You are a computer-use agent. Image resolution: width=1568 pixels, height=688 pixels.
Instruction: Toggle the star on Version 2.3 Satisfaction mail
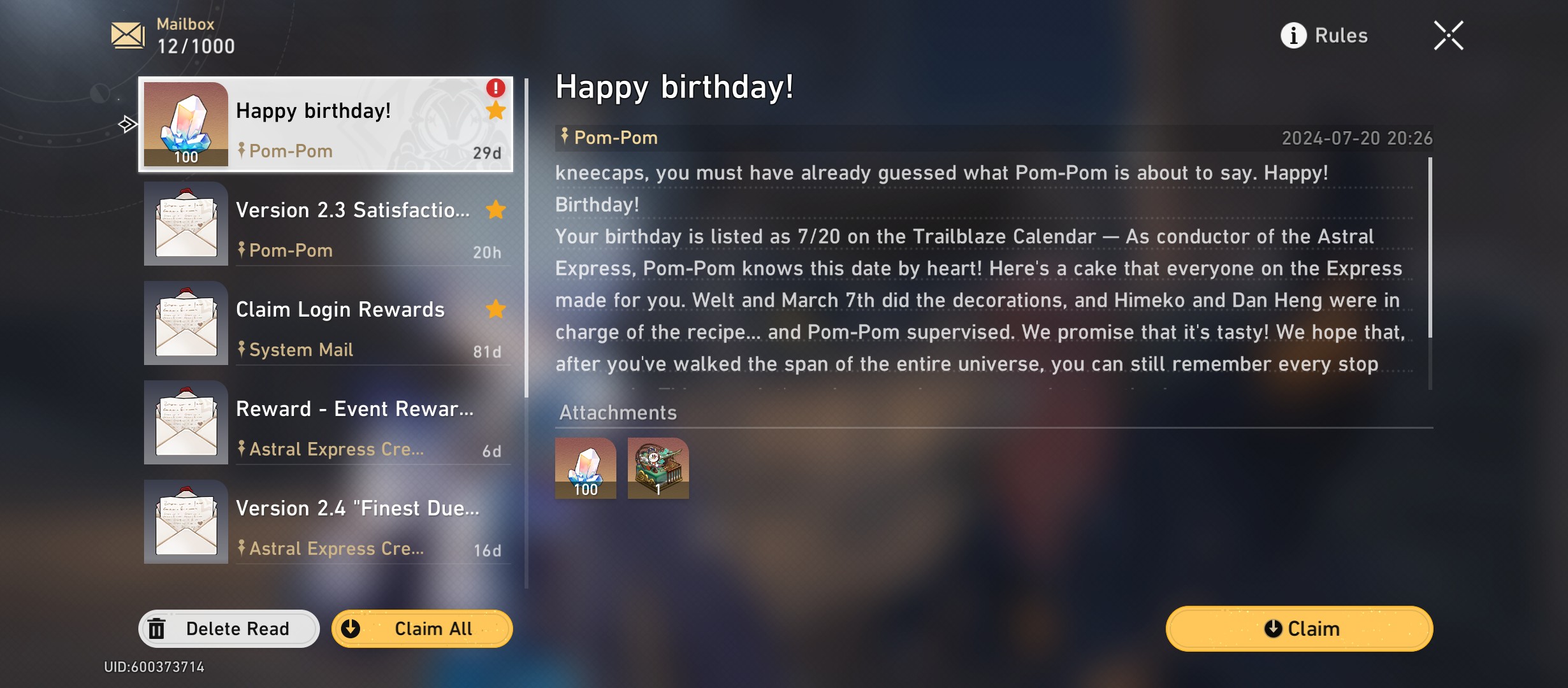tap(495, 210)
